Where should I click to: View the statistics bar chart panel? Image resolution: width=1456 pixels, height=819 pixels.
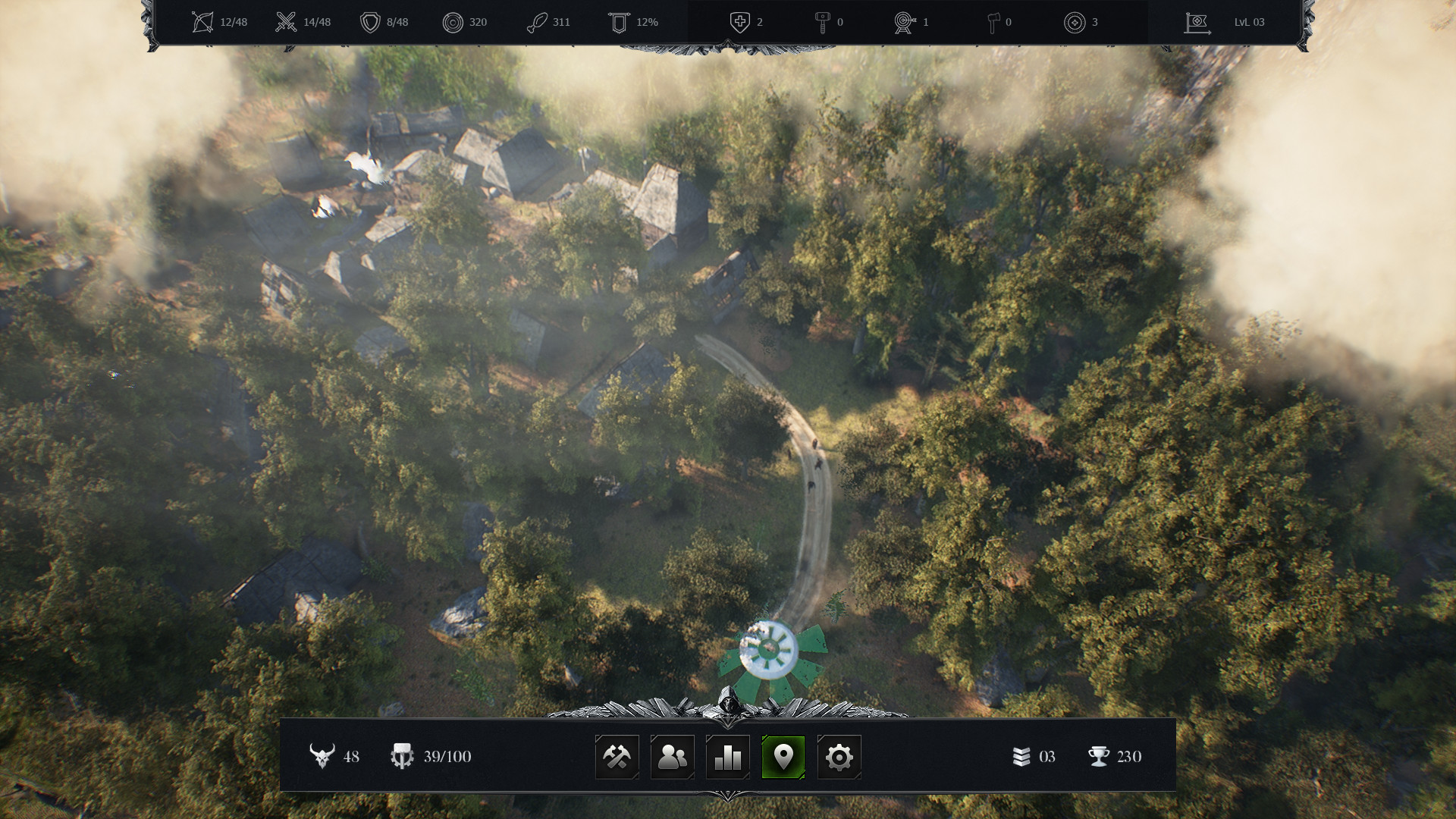727,756
